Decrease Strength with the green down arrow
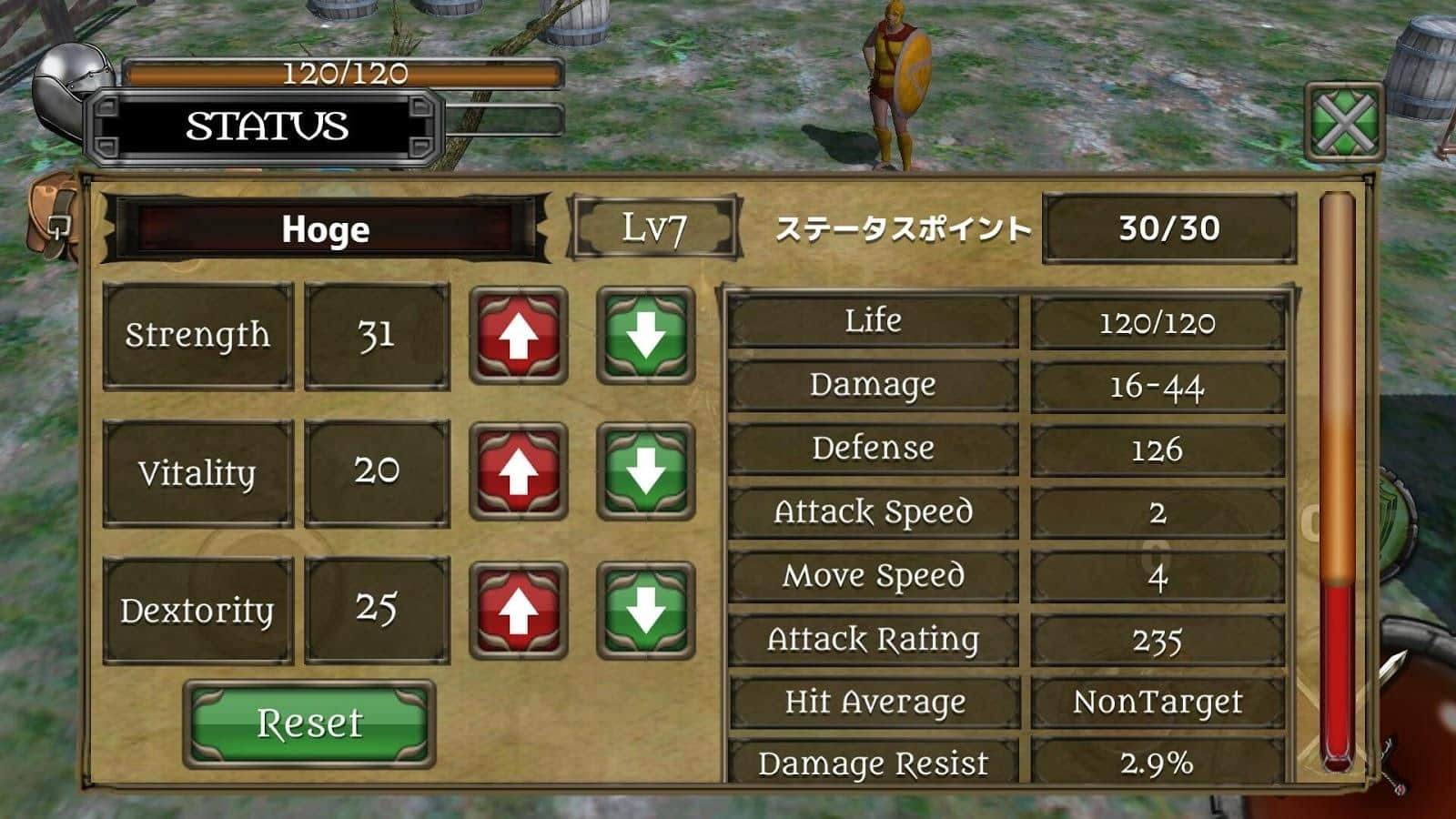1456x819 pixels. (x=646, y=336)
